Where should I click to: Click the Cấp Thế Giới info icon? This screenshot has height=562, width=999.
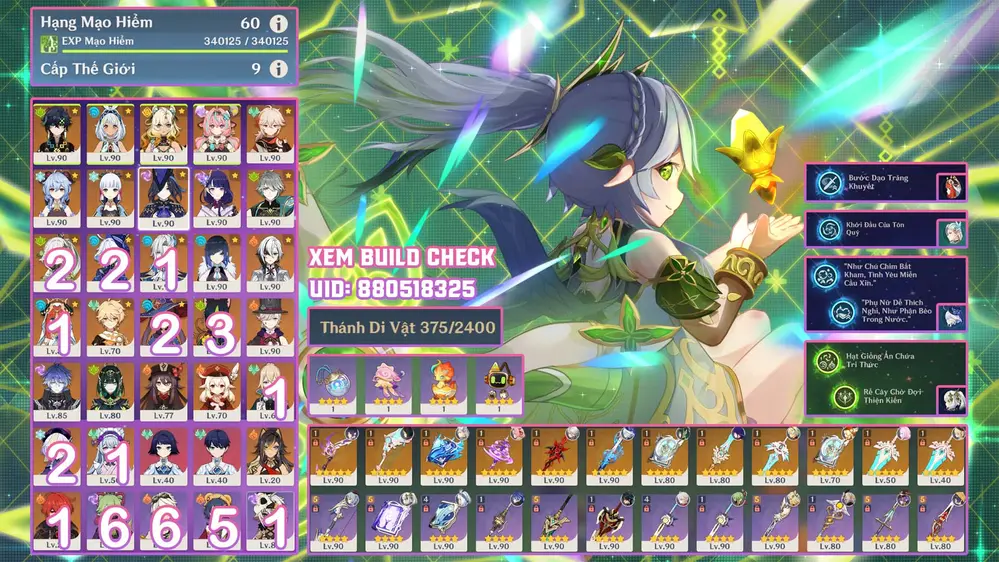pyautogui.click(x=279, y=69)
